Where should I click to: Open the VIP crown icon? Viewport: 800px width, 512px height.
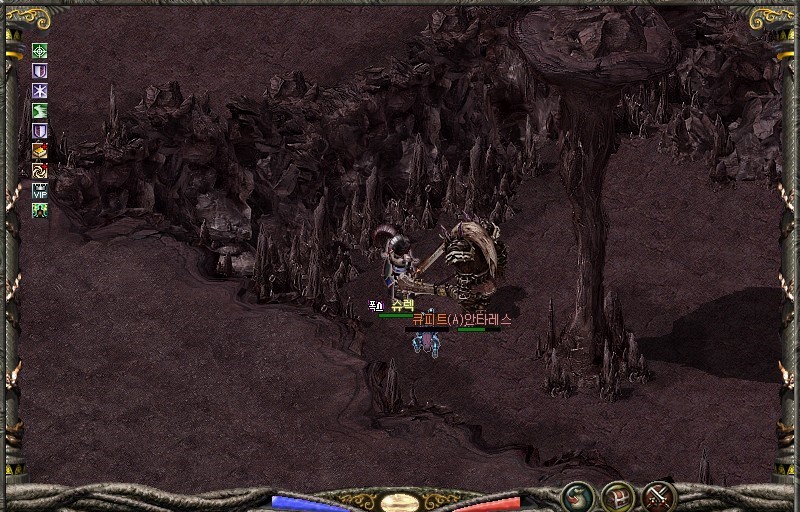pyautogui.click(x=40, y=190)
